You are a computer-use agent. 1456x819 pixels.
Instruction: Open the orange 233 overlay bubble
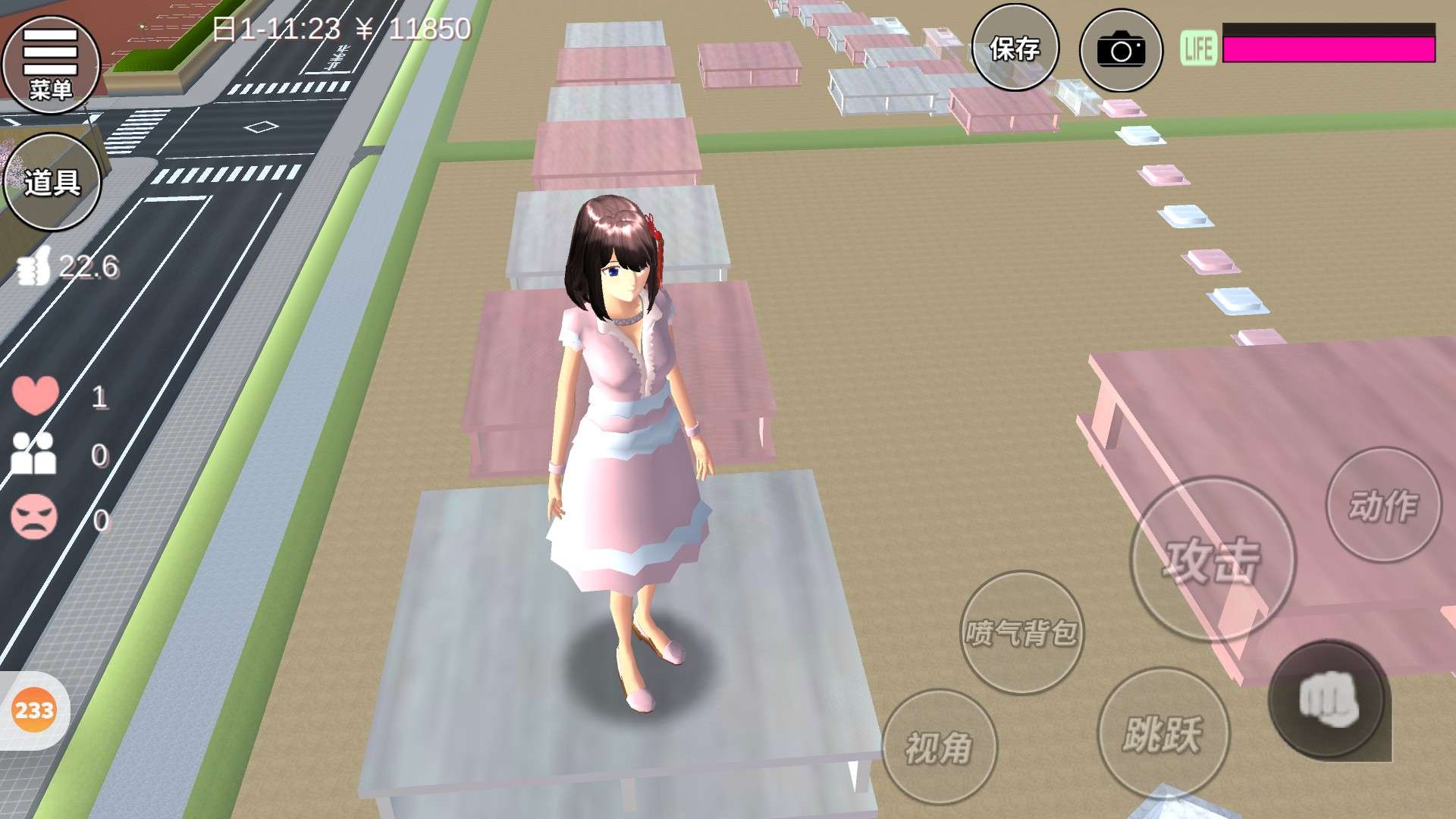click(x=34, y=711)
